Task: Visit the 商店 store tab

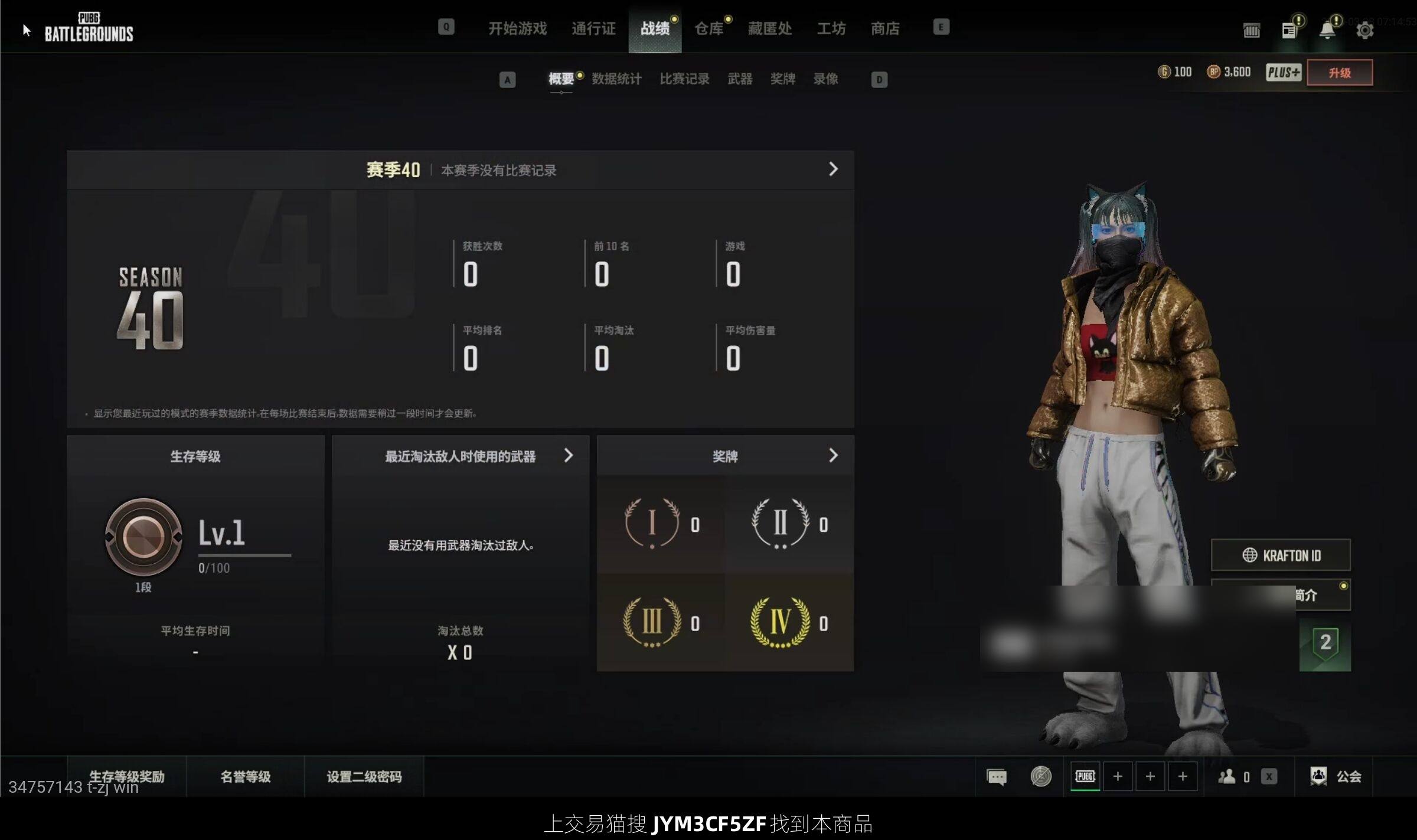Action: click(x=885, y=28)
